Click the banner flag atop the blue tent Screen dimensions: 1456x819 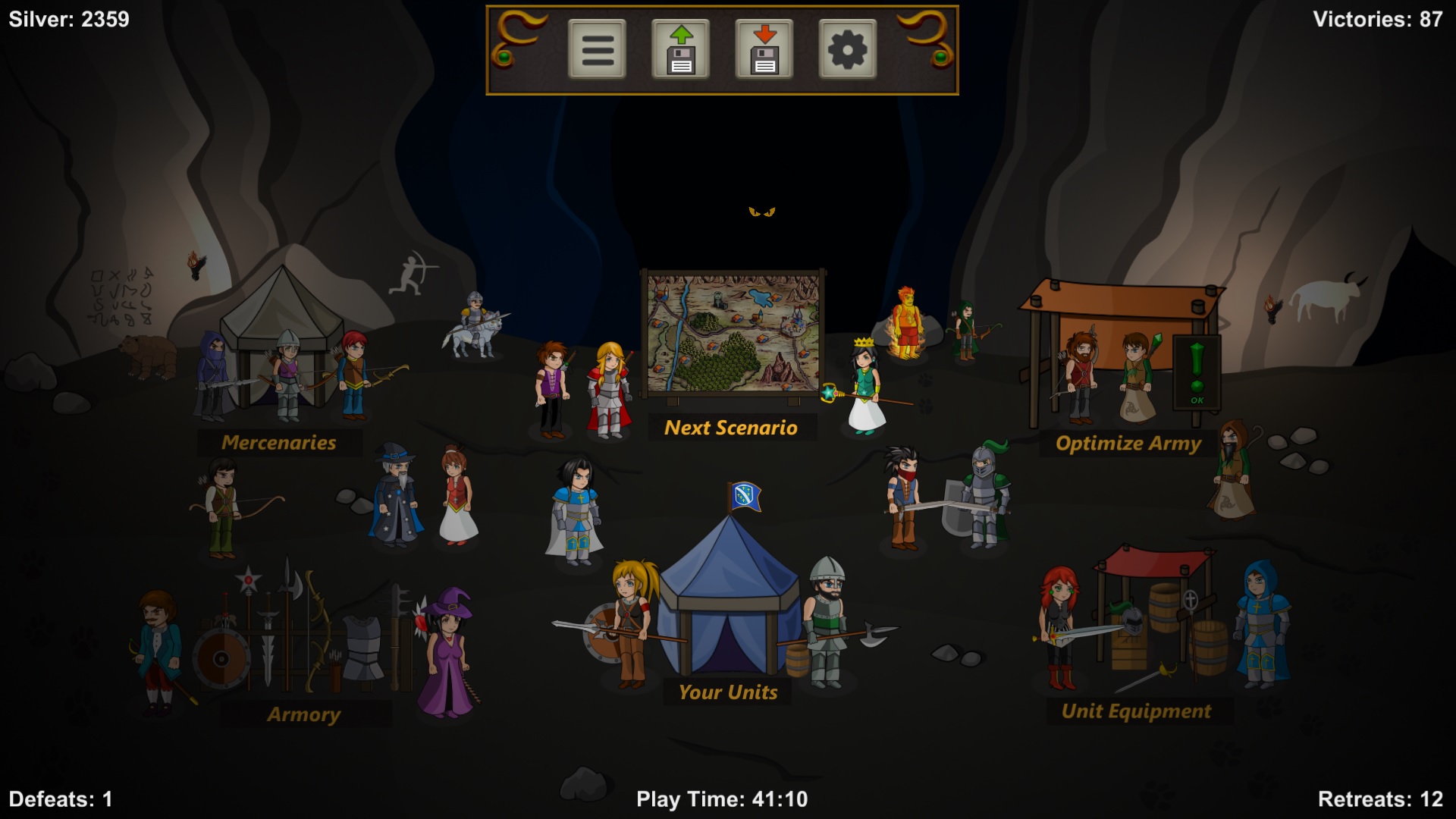(x=744, y=494)
